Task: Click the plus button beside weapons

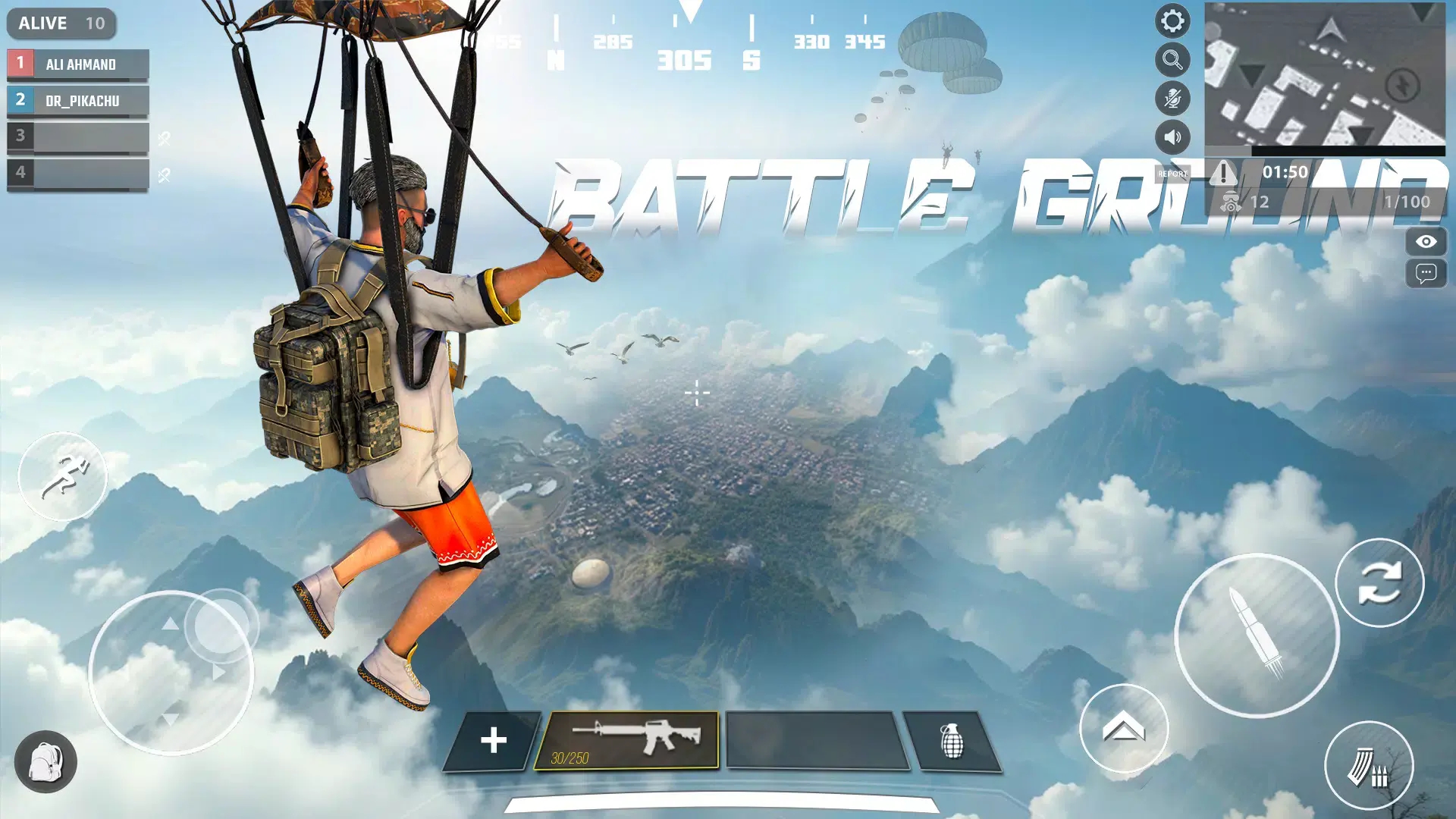Action: (x=493, y=741)
